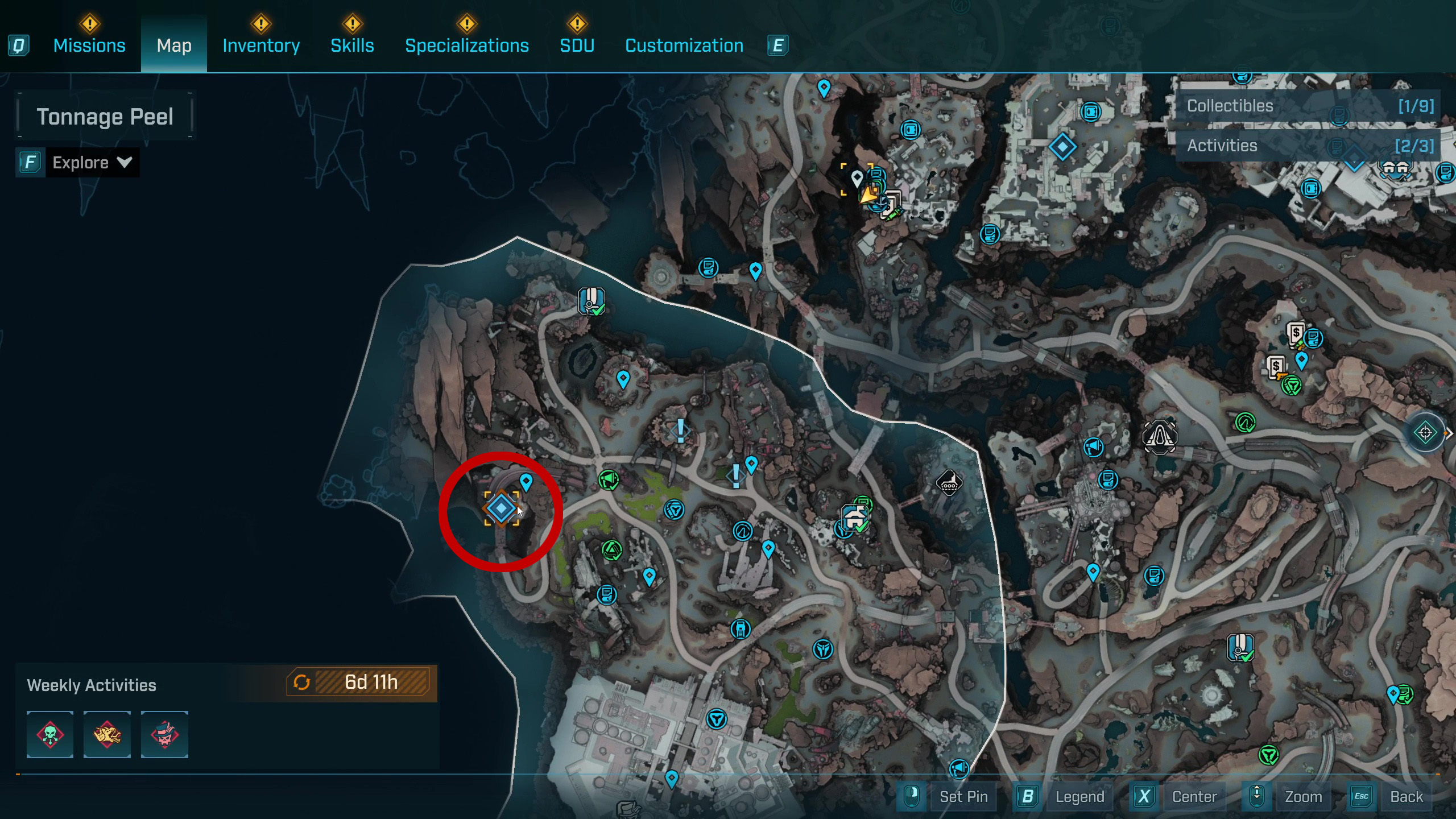1456x819 pixels.
Task: Click the highlighted diamond marker in red circle
Action: click(x=501, y=508)
